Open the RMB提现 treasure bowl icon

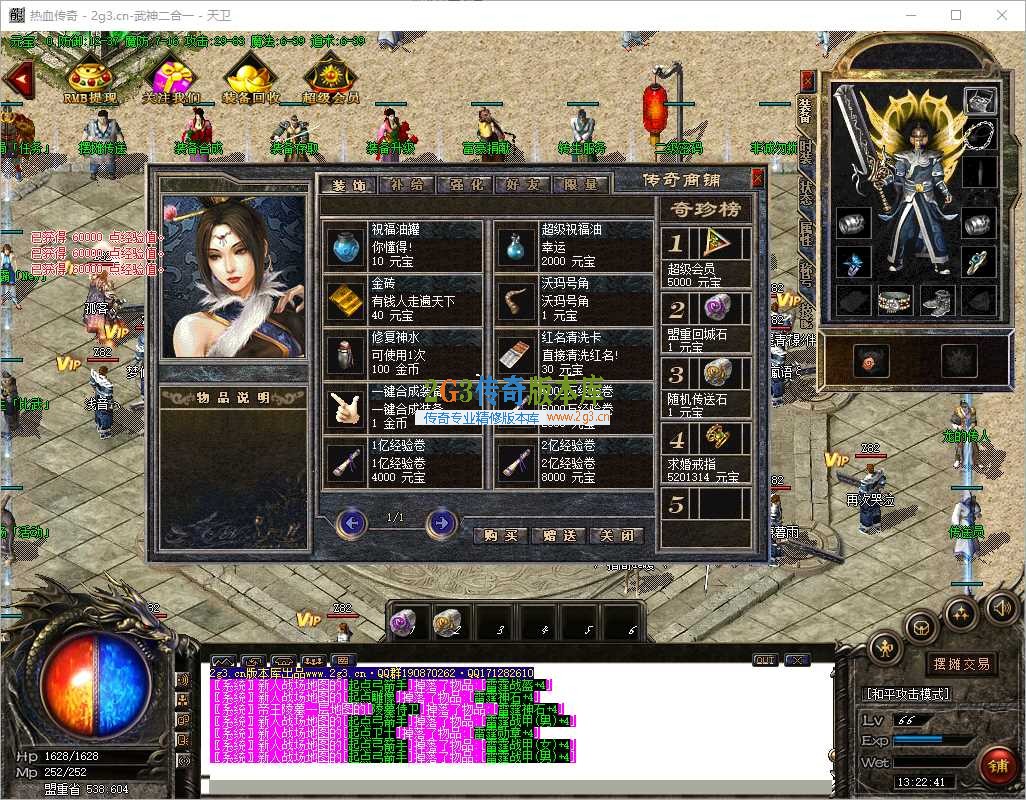[x=90, y=78]
